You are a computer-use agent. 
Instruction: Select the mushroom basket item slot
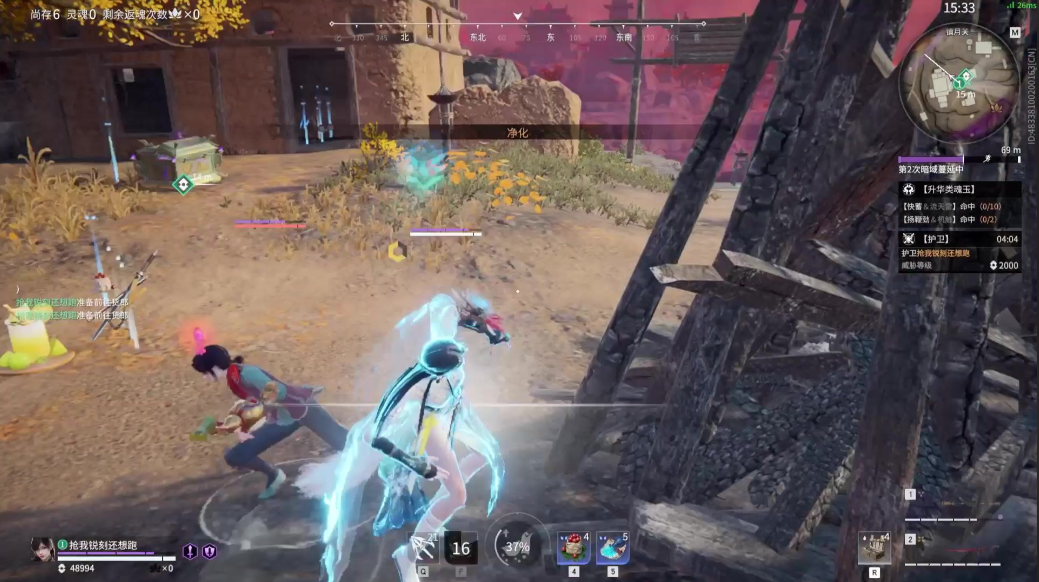[x=573, y=548]
